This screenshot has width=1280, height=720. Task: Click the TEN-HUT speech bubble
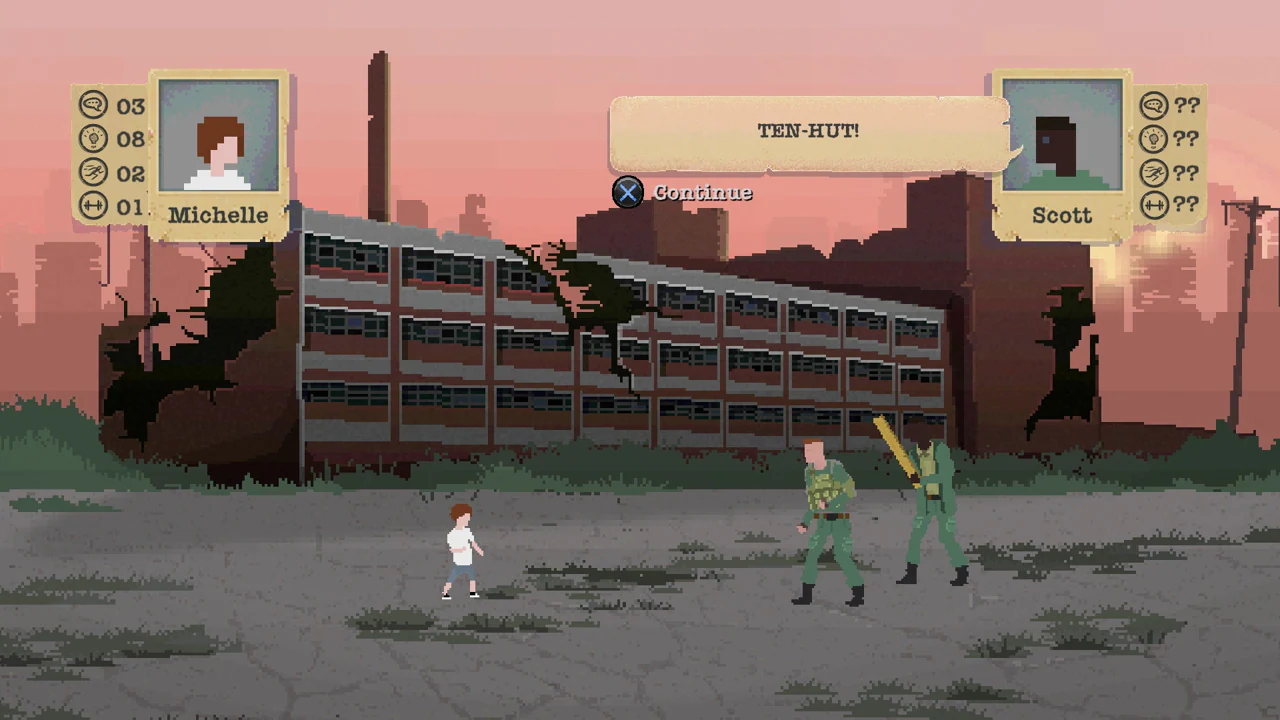point(808,131)
